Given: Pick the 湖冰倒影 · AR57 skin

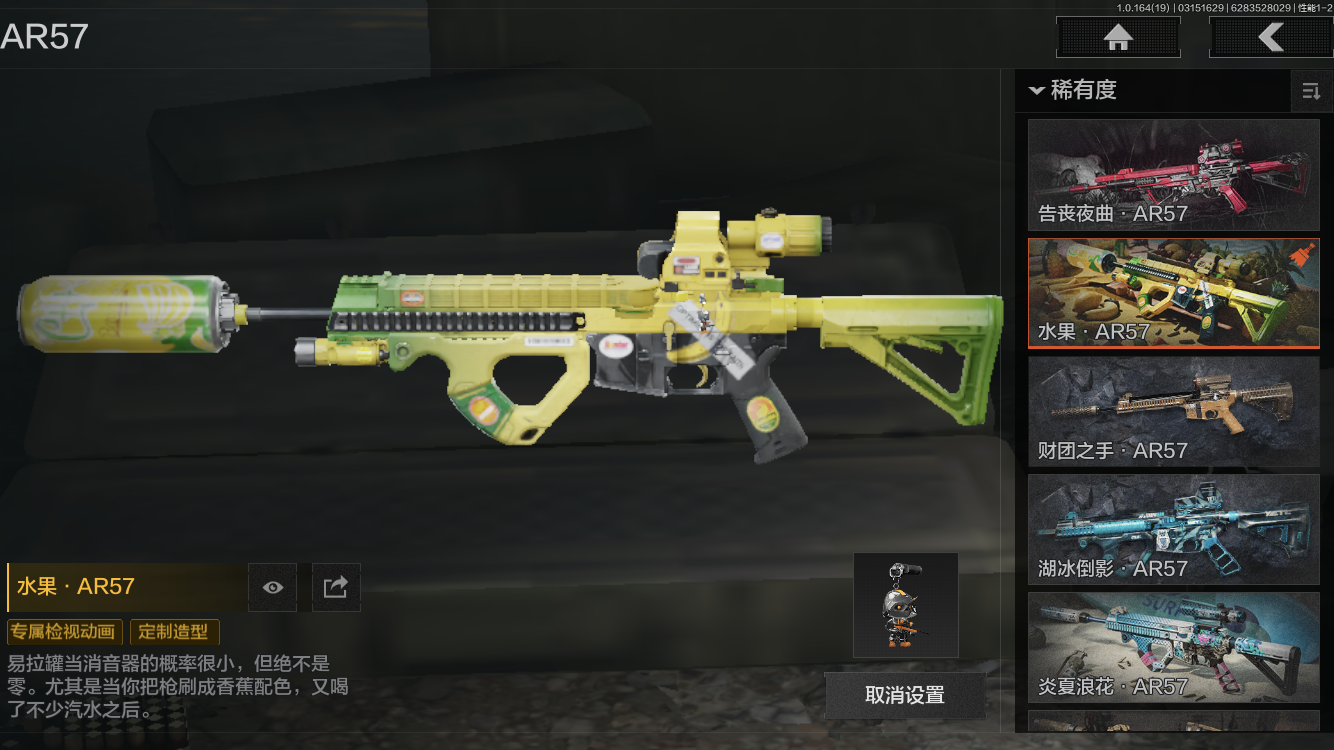Looking at the screenshot, I should 1174,529.
